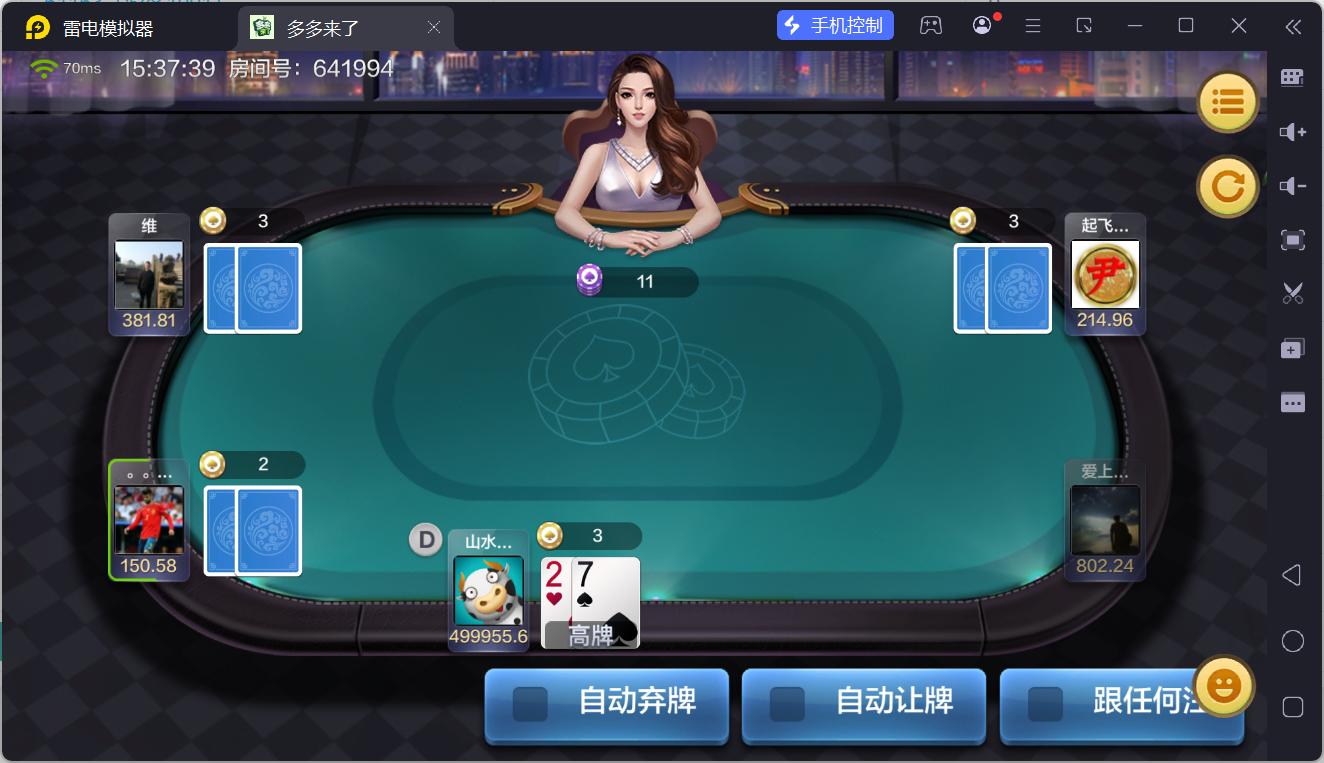Toggle emulator fullscreen mode
This screenshot has height=763, width=1324.
click(1293, 240)
